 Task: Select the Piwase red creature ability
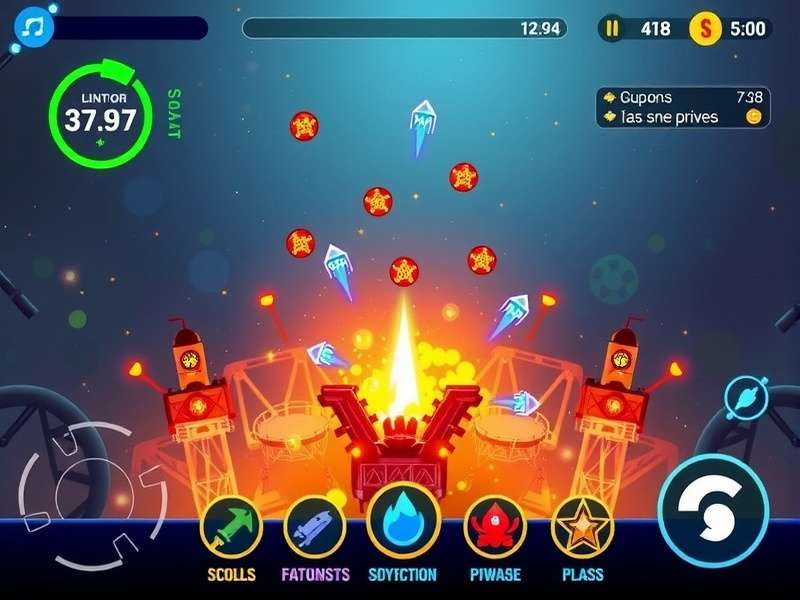495,527
